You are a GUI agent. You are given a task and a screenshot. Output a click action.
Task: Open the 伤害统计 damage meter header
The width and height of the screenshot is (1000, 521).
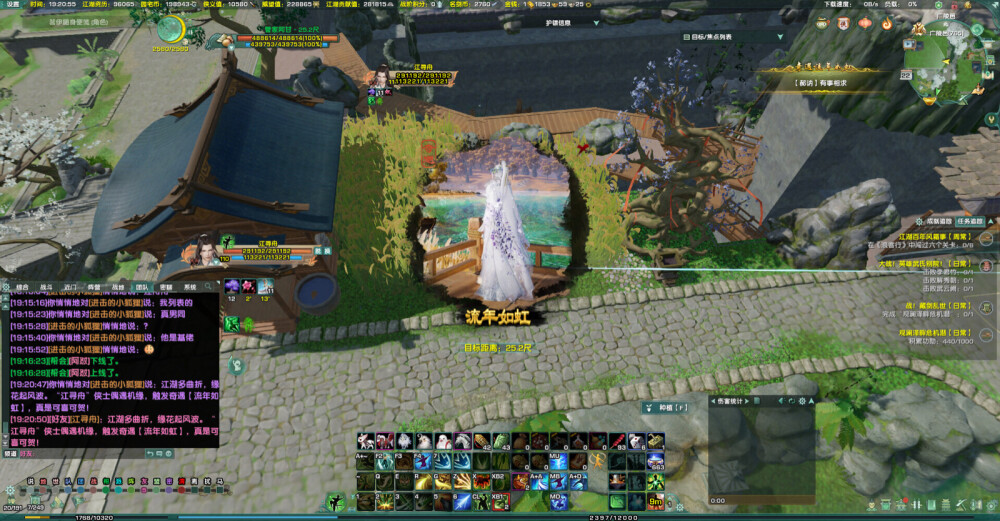pyautogui.click(x=734, y=401)
